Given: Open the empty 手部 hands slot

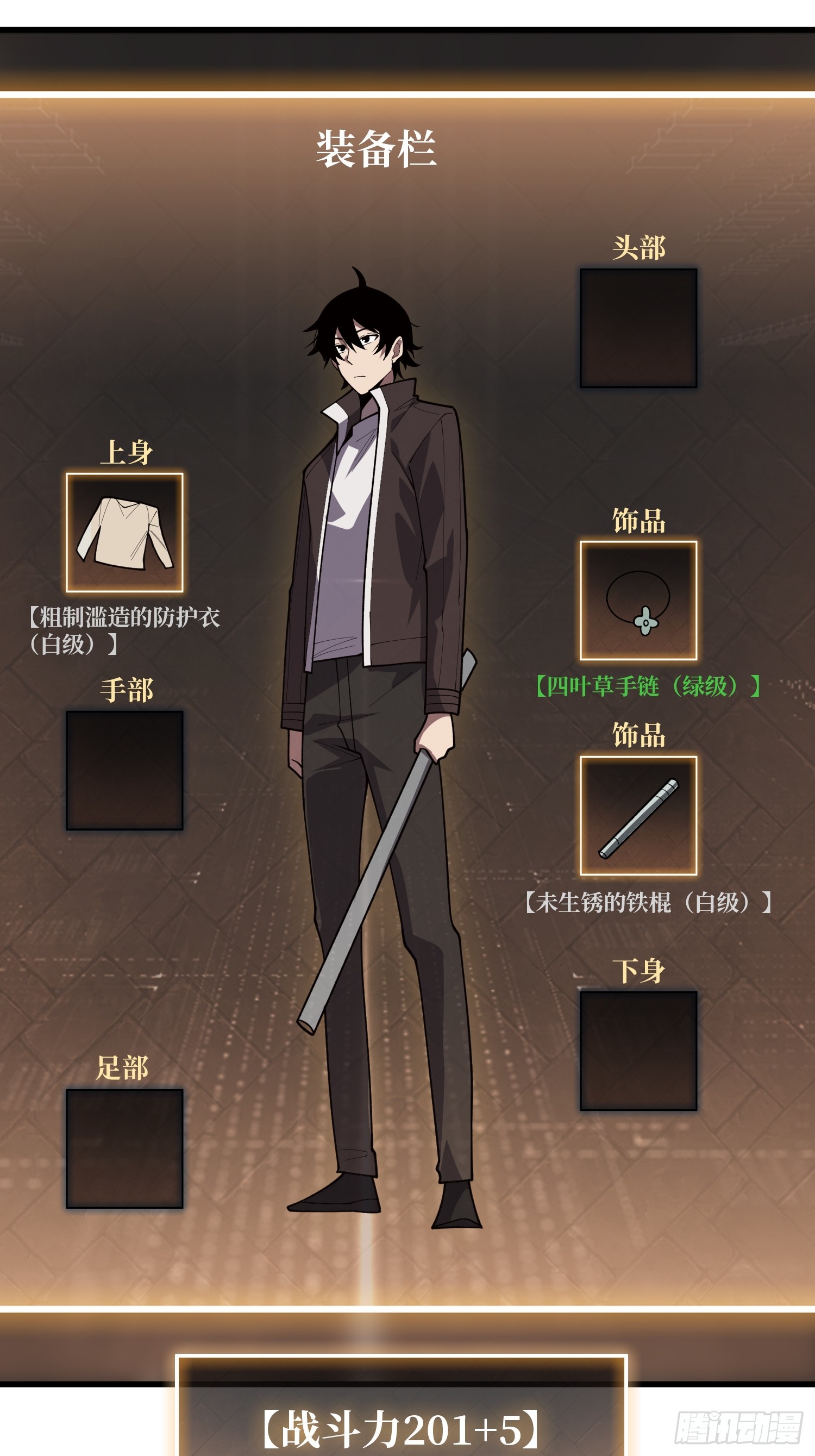Looking at the screenshot, I should pyautogui.click(x=124, y=770).
